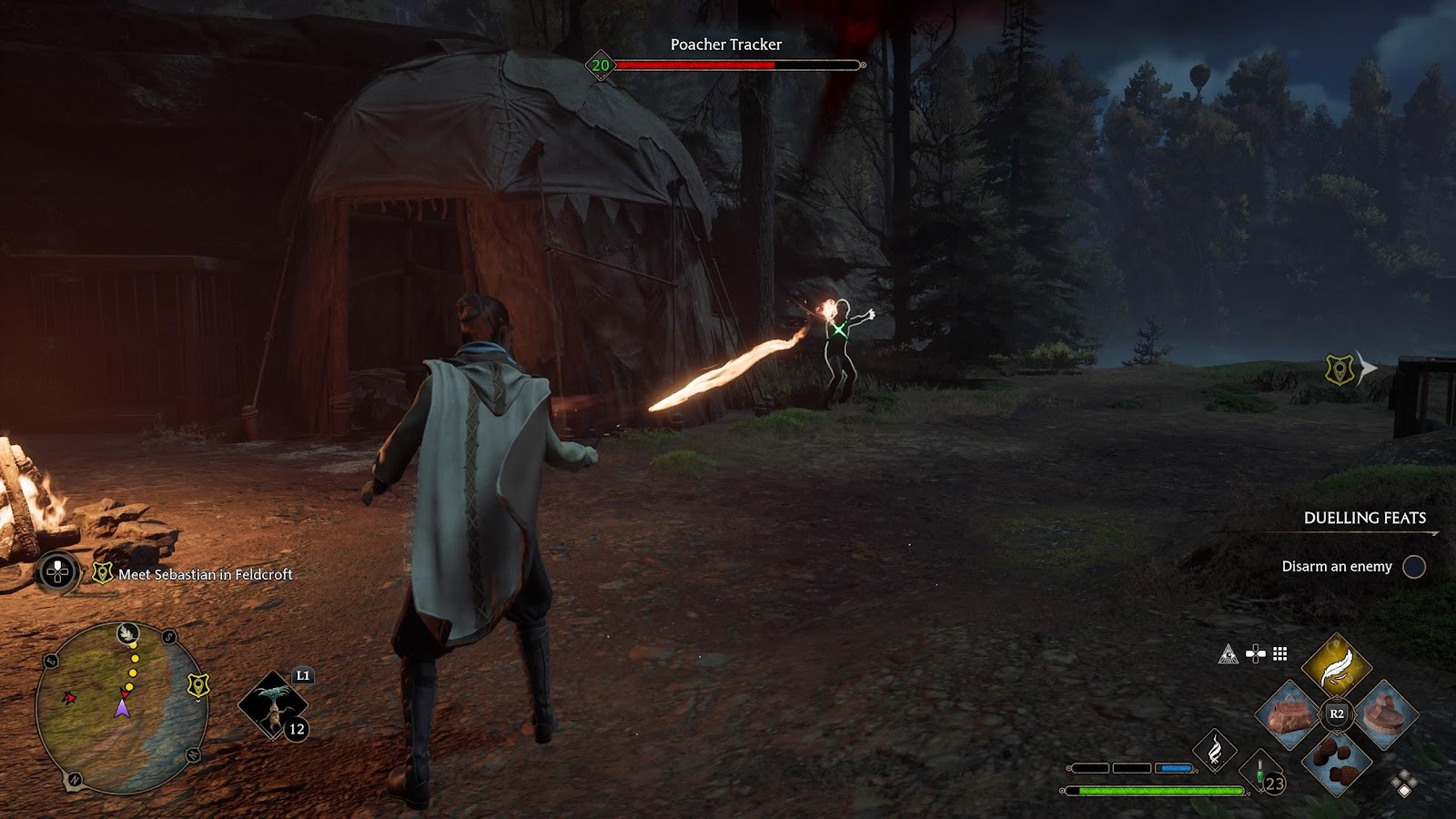The image size is (1456, 819).
Task: Click the four-diamond spell set selector
Action: coord(1404,784)
